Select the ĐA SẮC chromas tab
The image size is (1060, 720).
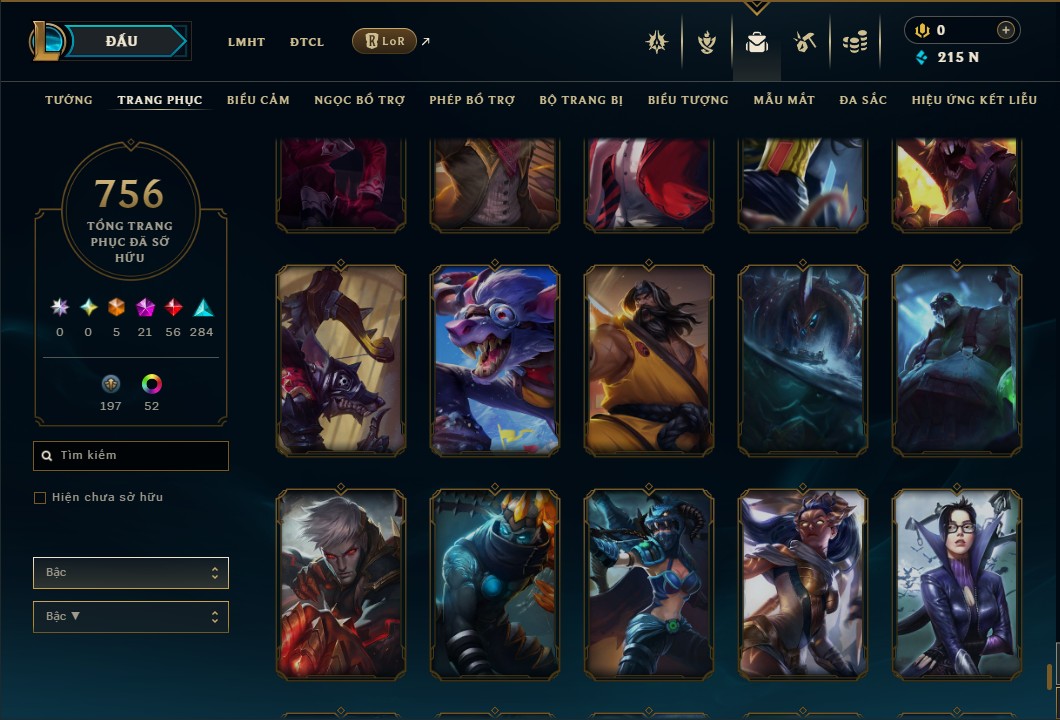(x=863, y=100)
